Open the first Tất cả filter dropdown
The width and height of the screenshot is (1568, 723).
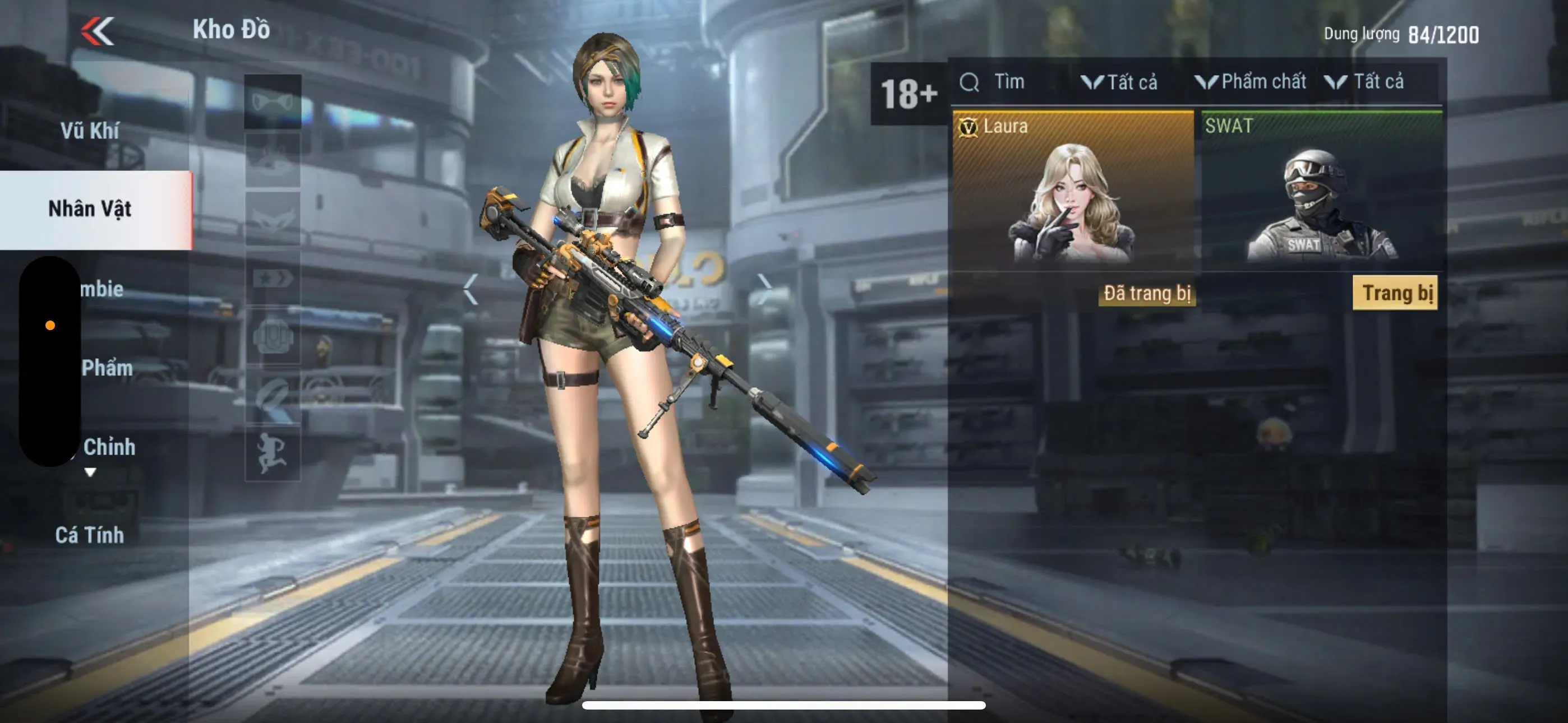click(x=1120, y=82)
